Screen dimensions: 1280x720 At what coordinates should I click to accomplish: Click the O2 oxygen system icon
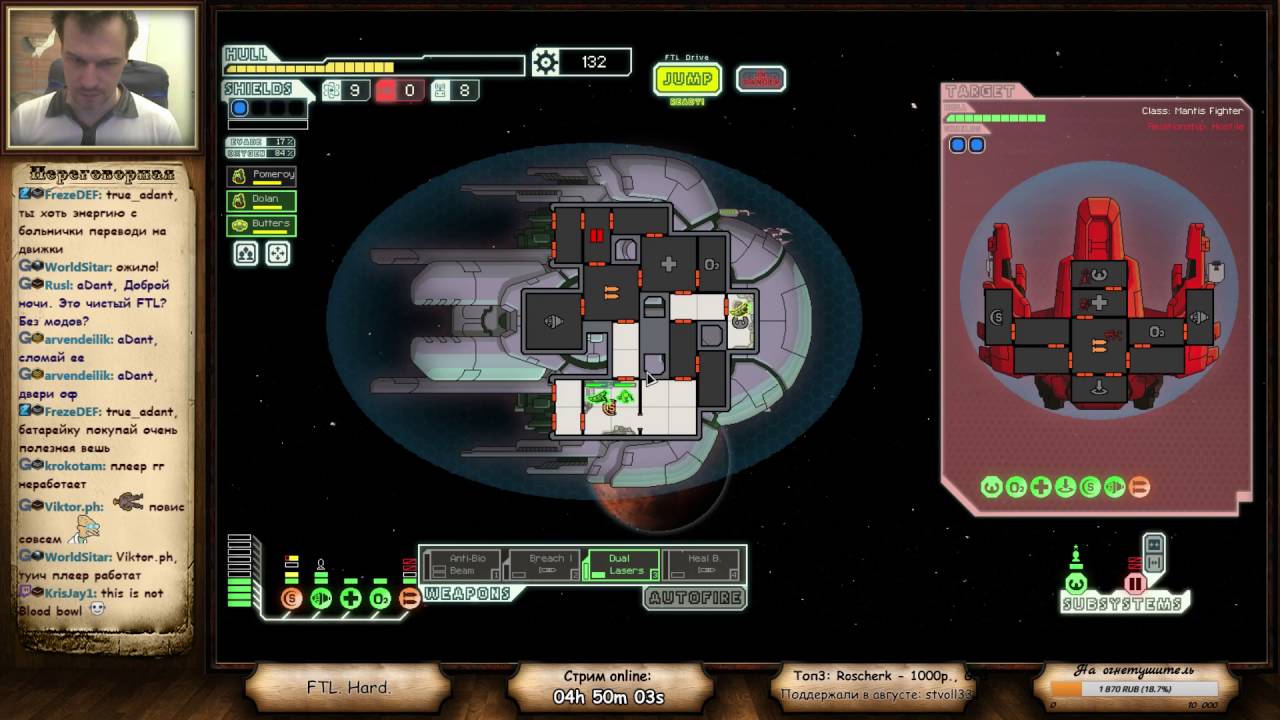[x=380, y=599]
